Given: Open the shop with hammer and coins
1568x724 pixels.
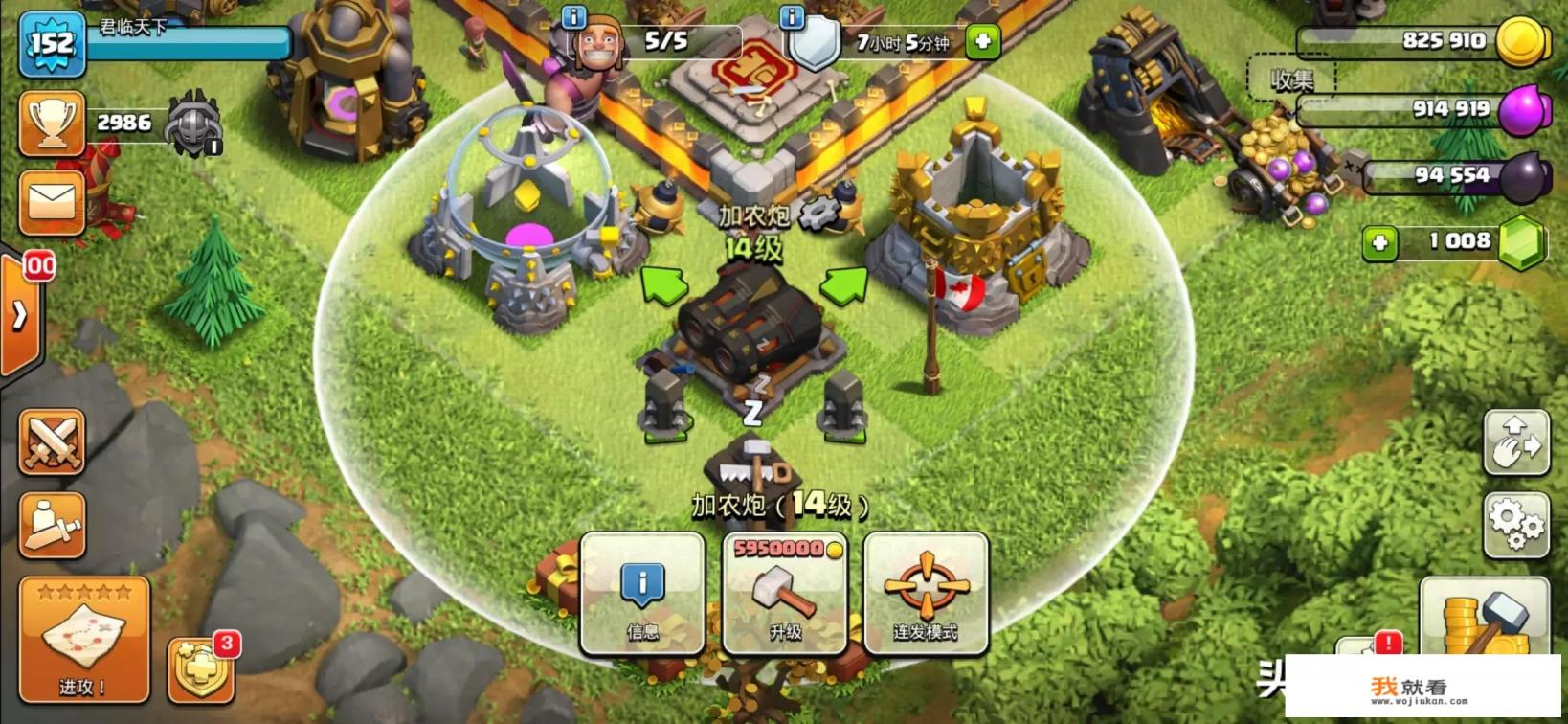Looking at the screenshot, I should (1485, 616).
